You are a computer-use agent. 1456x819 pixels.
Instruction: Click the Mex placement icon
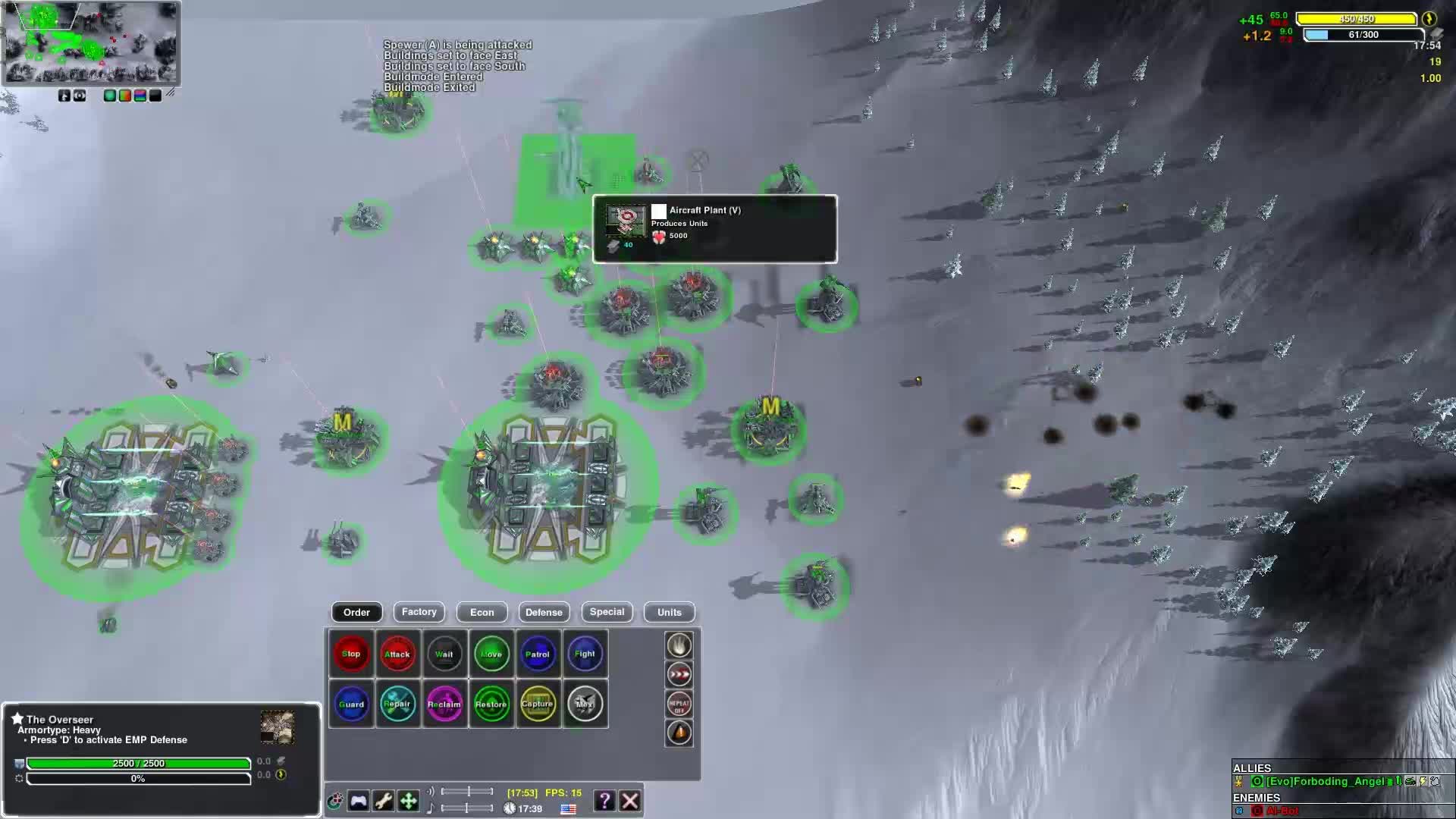pyautogui.click(x=585, y=704)
